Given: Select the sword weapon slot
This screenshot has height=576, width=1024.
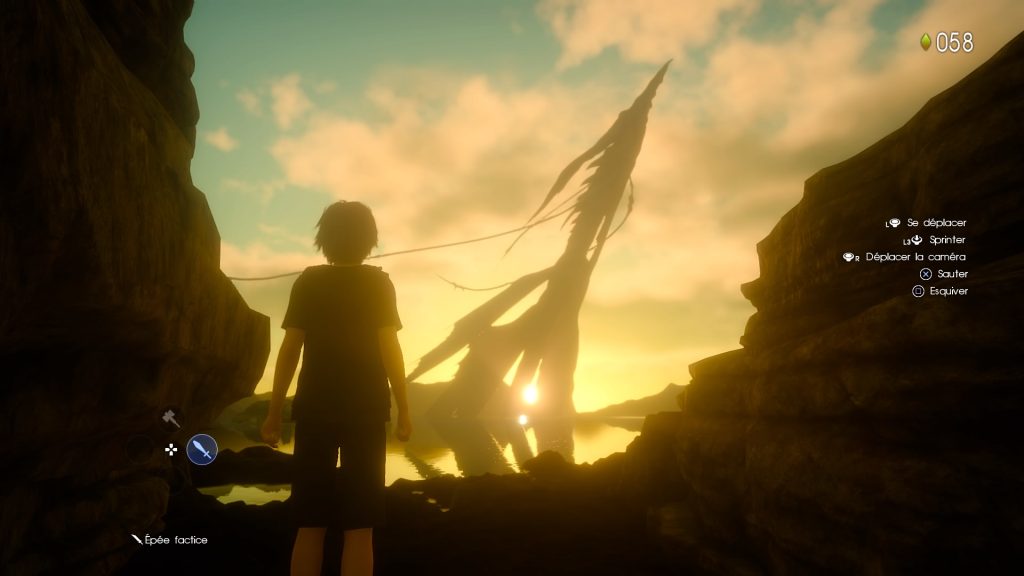Looking at the screenshot, I should coord(202,450).
